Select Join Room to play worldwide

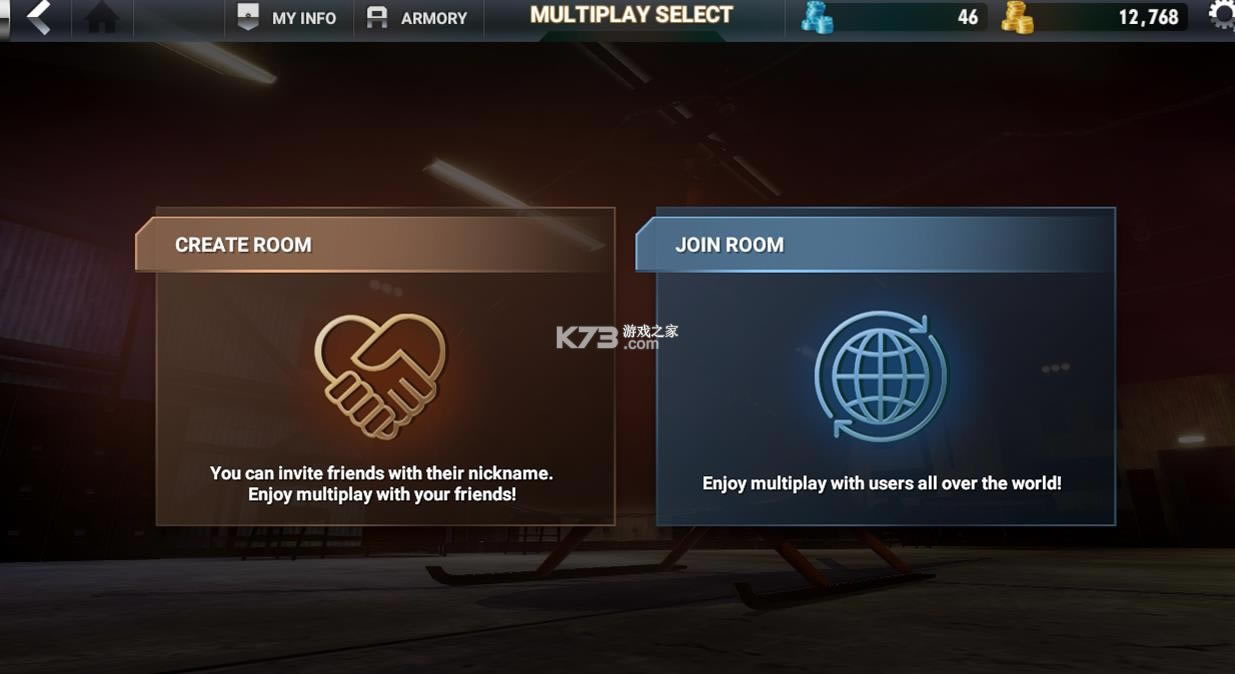click(x=885, y=367)
